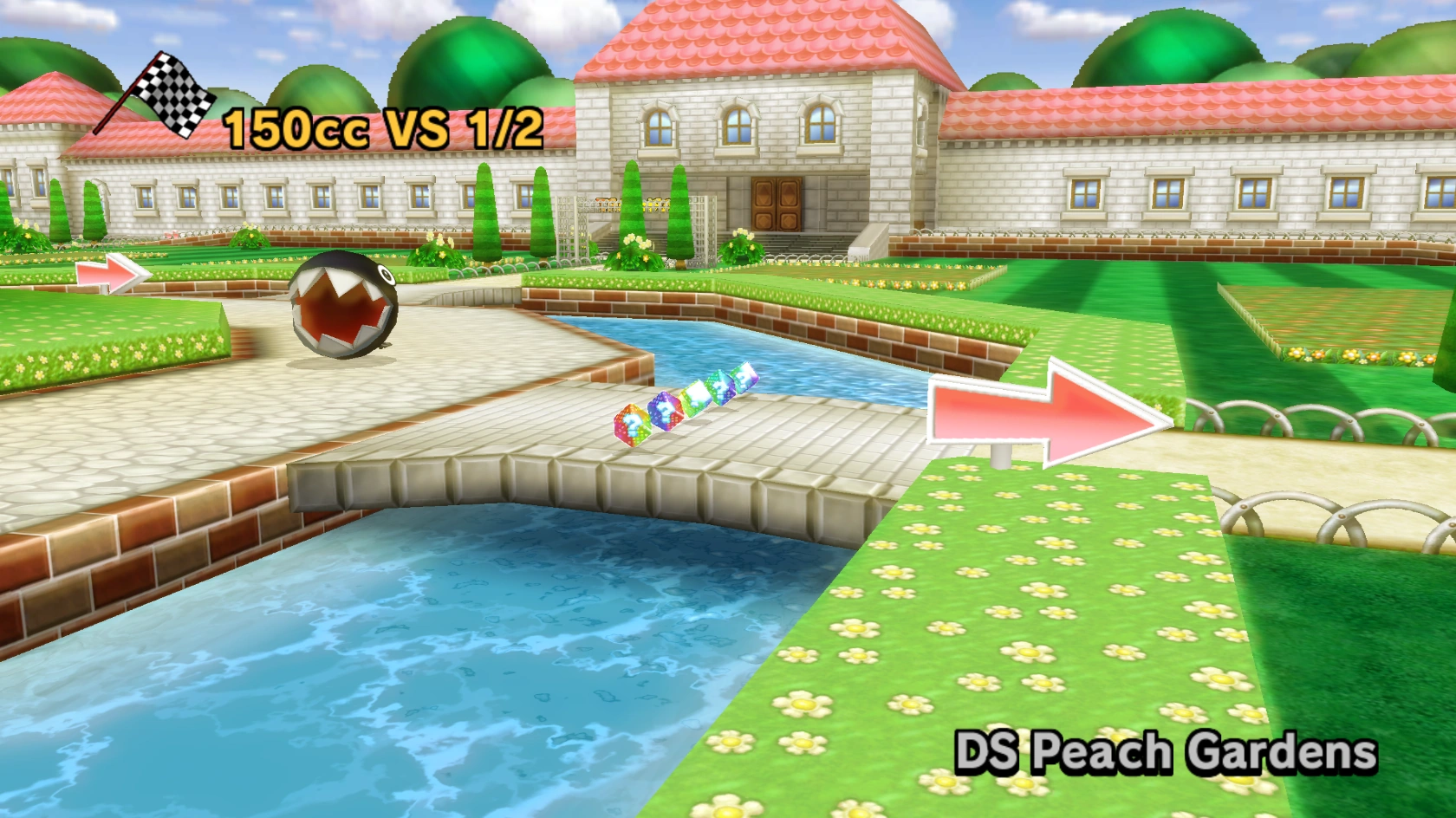Image resolution: width=1456 pixels, height=818 pixels.
Task: Click the small pink arrow on the left edge
Action: point(104,273)
